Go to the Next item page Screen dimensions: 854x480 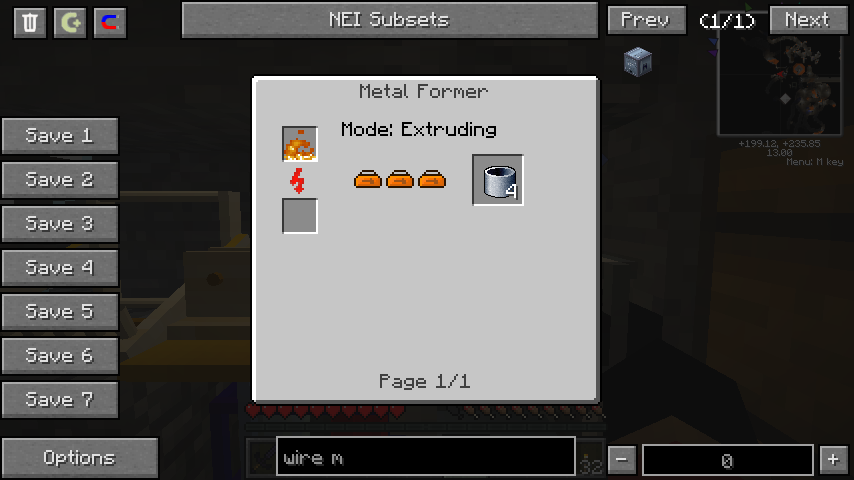(806, 20)
